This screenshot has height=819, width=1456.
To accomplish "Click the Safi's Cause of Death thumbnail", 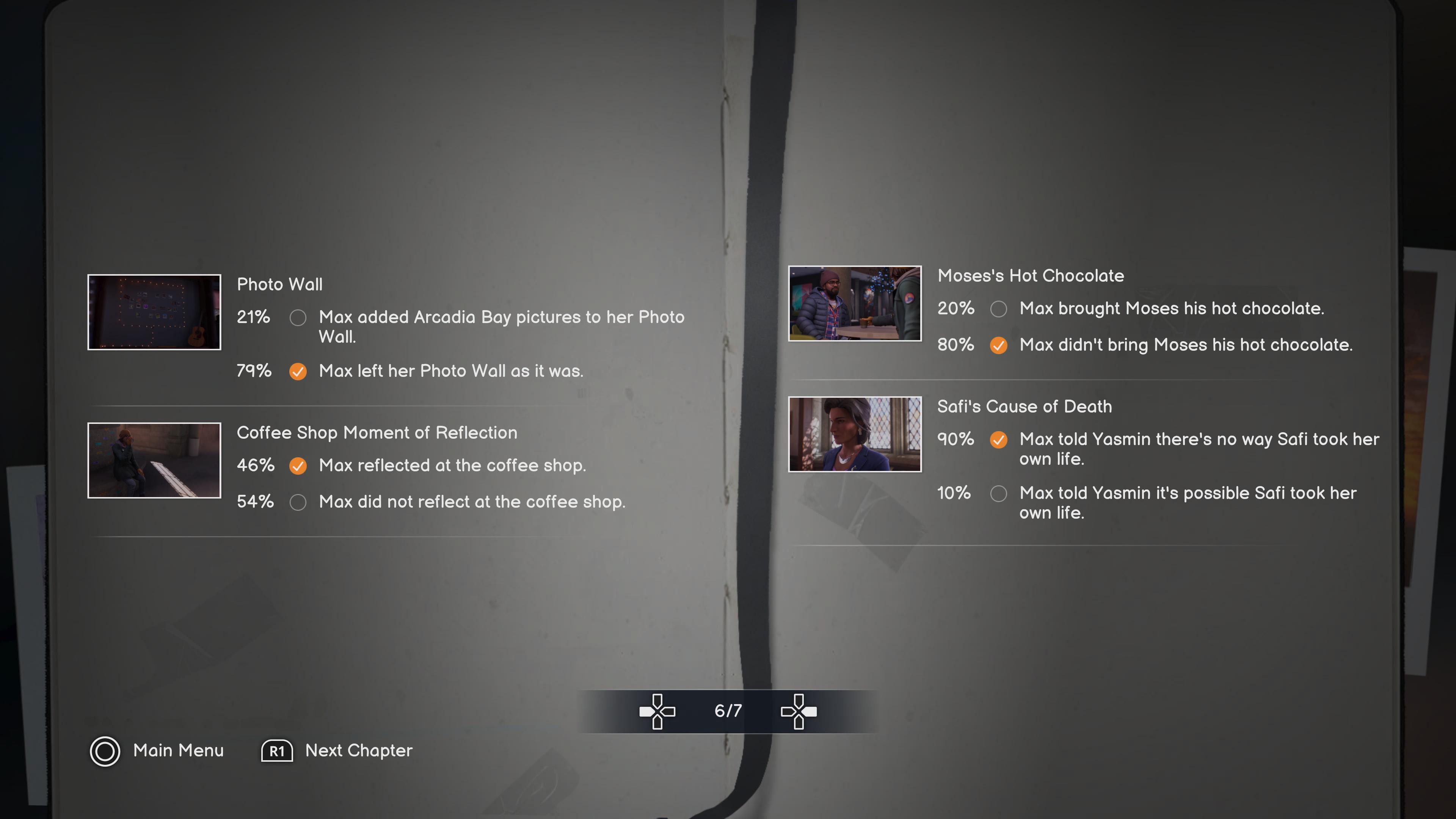I will (855, 434).
